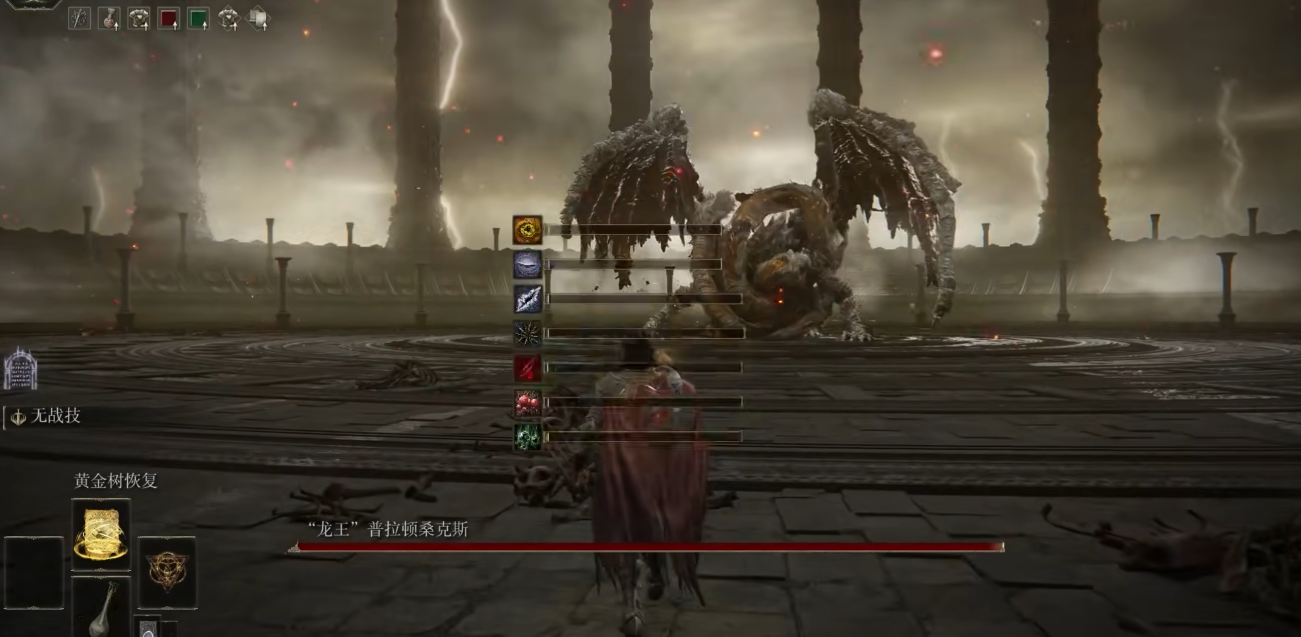Click the dark spiked death blight icon

528,333
